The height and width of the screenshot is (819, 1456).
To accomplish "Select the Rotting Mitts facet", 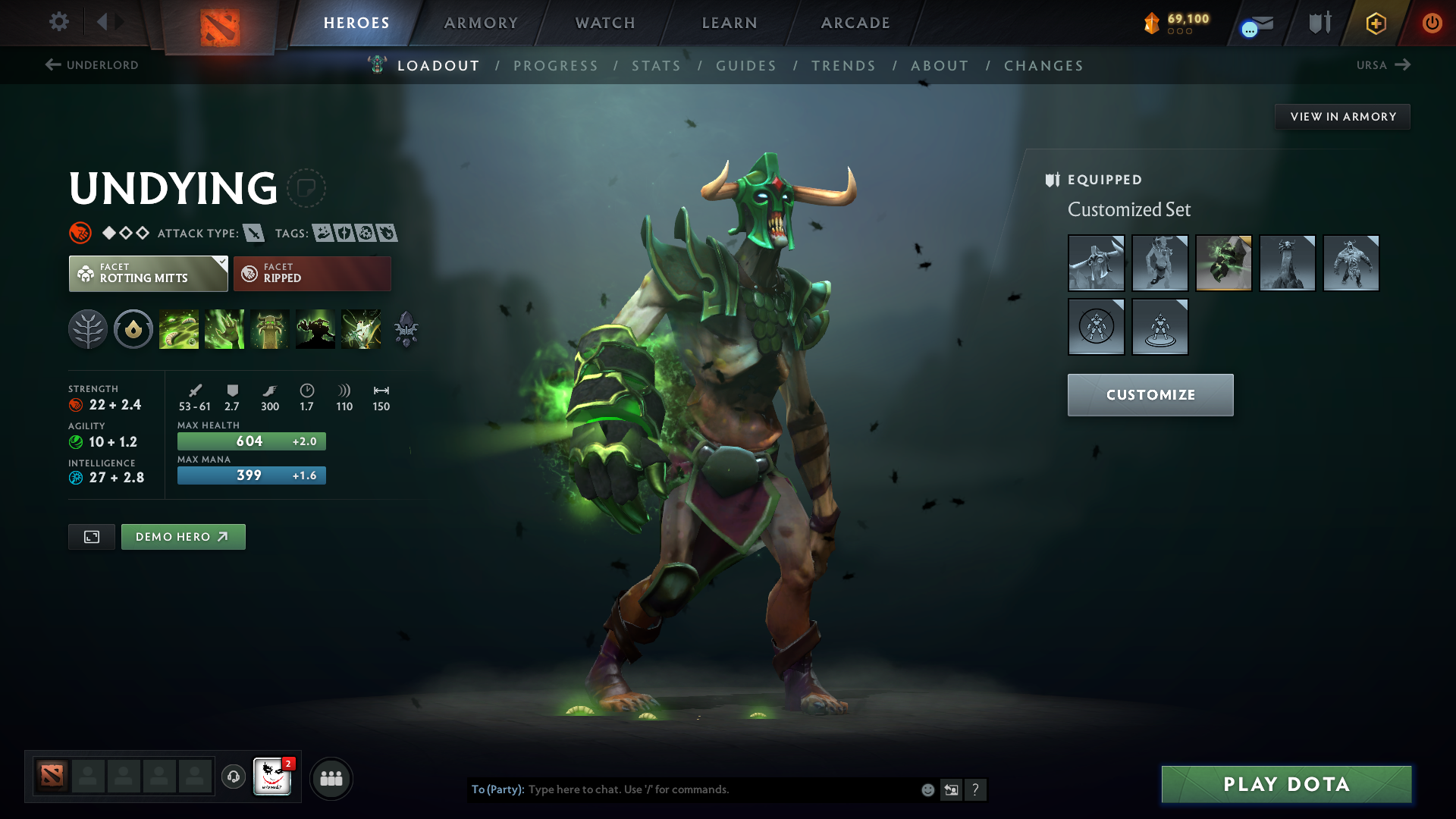I will pos(144,274).
